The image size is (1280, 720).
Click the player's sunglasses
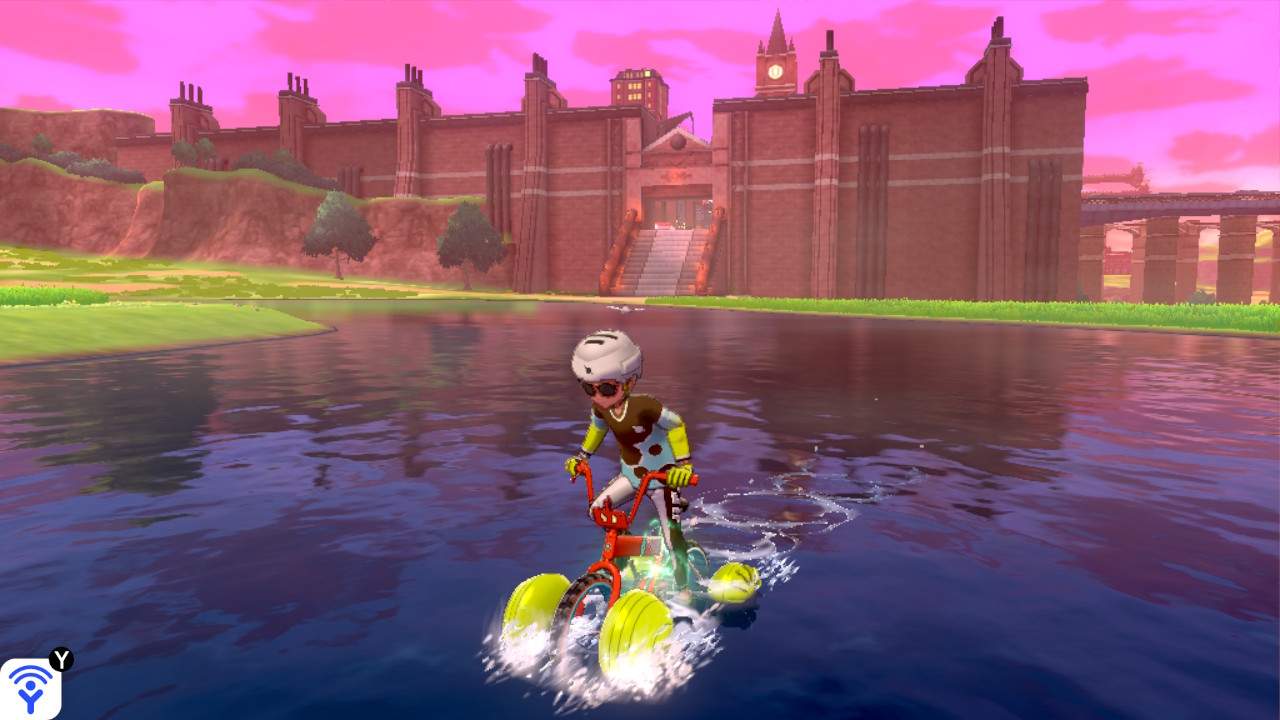pyautogui.click(x=599, y=386)
